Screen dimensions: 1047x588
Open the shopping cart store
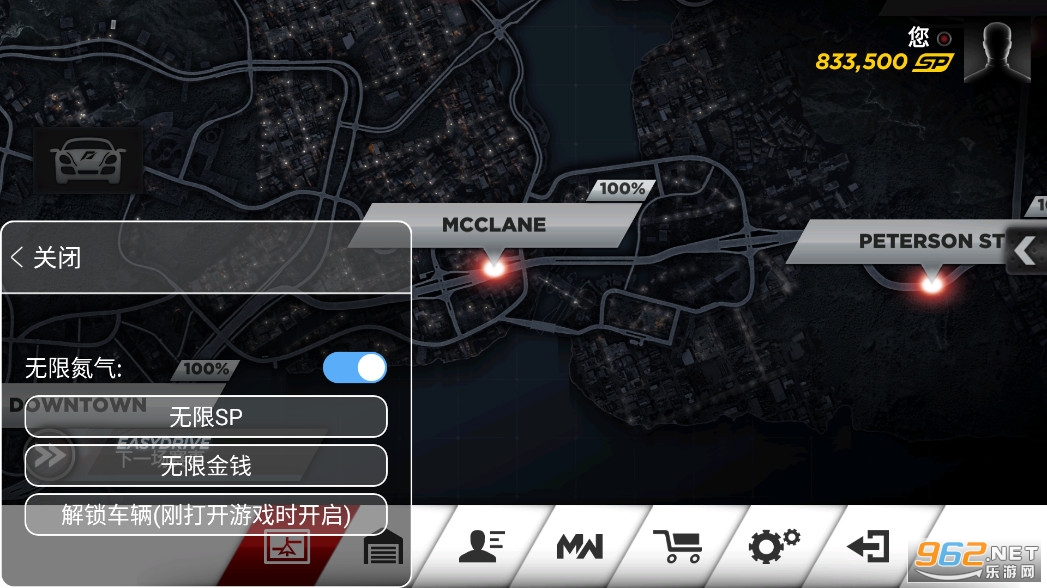677,546
